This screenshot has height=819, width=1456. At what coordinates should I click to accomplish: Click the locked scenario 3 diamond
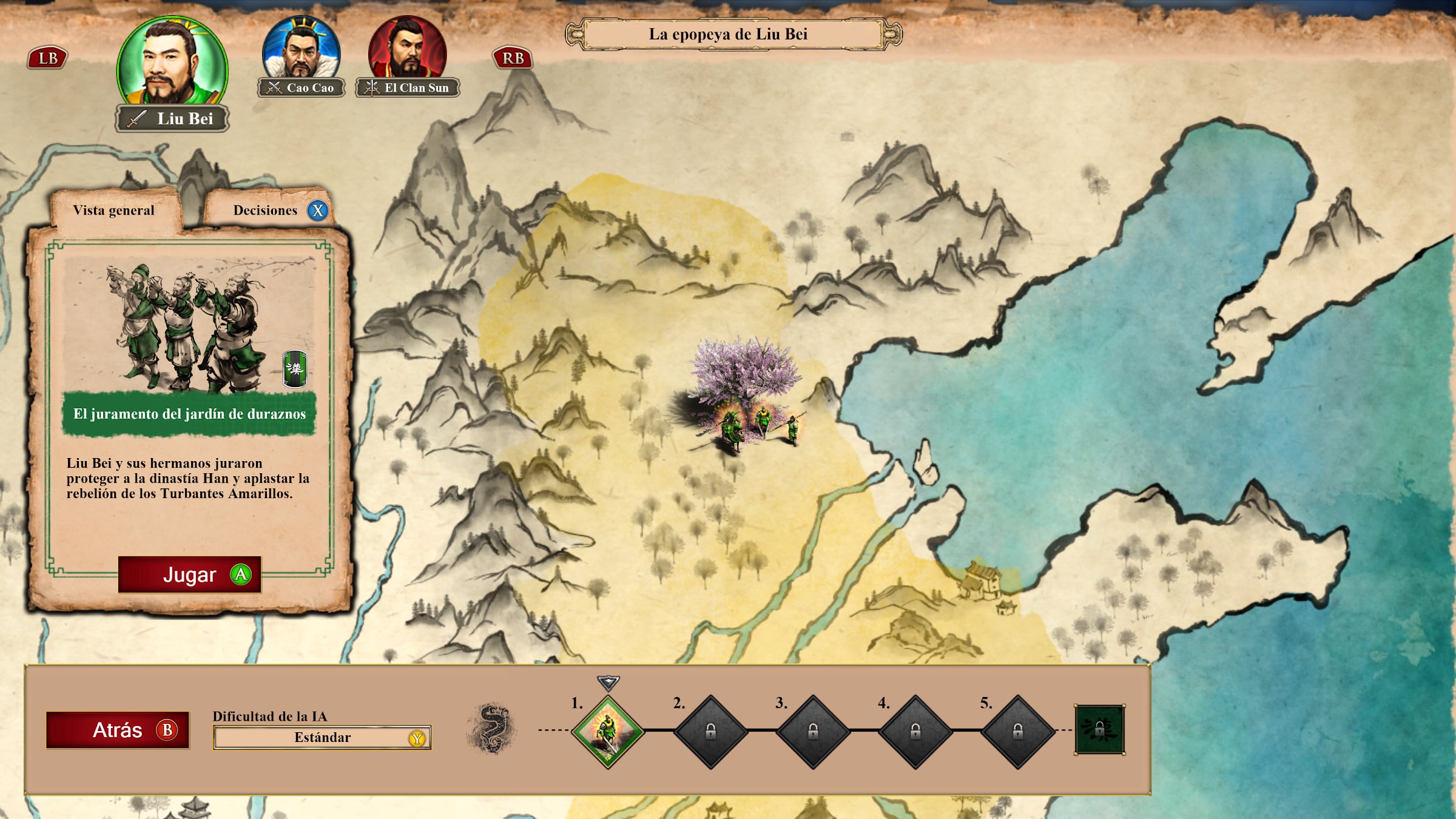point(813,732)
